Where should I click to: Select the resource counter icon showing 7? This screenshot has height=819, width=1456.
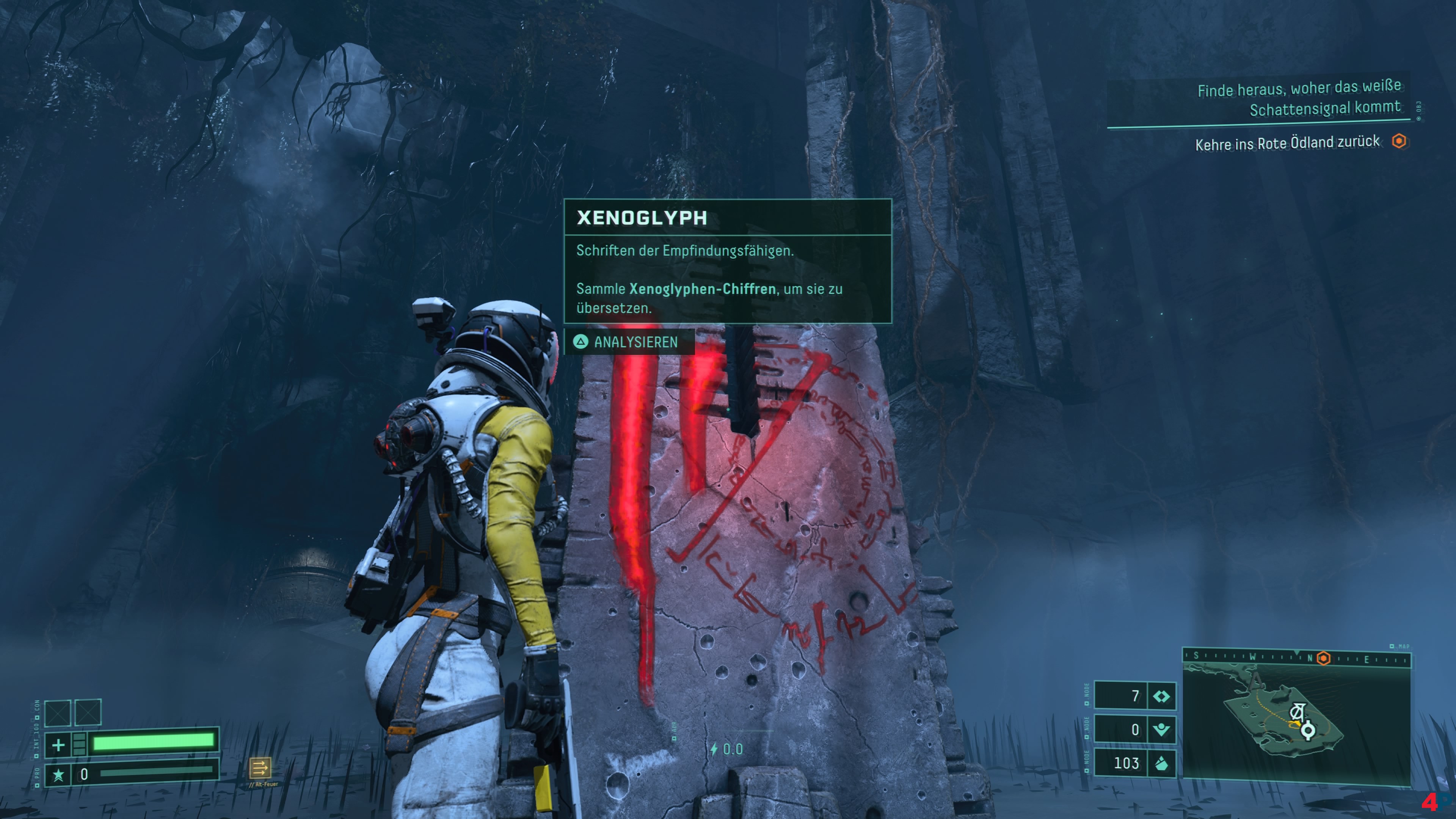tap(1161, 697)
